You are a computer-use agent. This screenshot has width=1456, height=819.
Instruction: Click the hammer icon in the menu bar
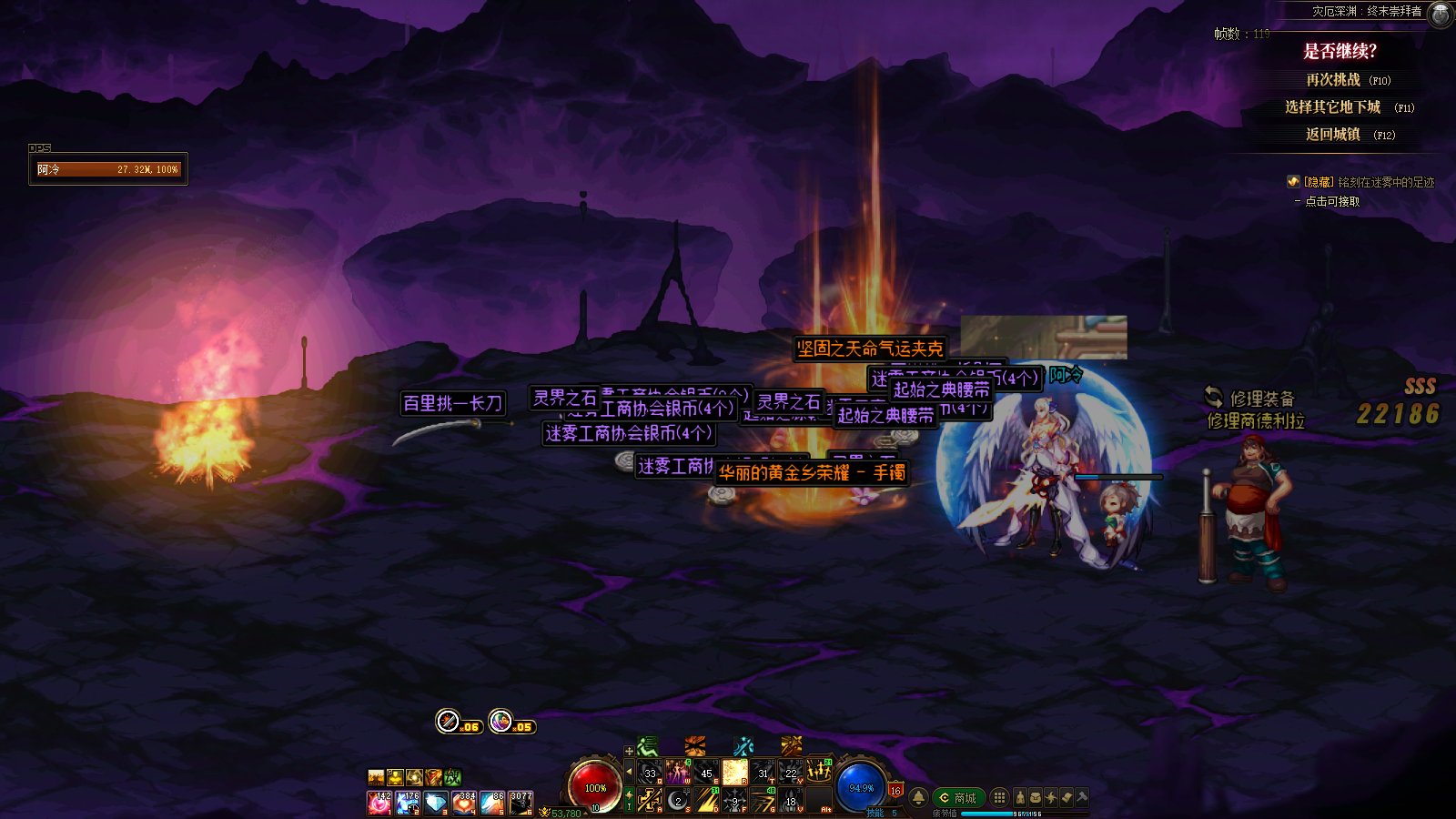[1082, 798]
